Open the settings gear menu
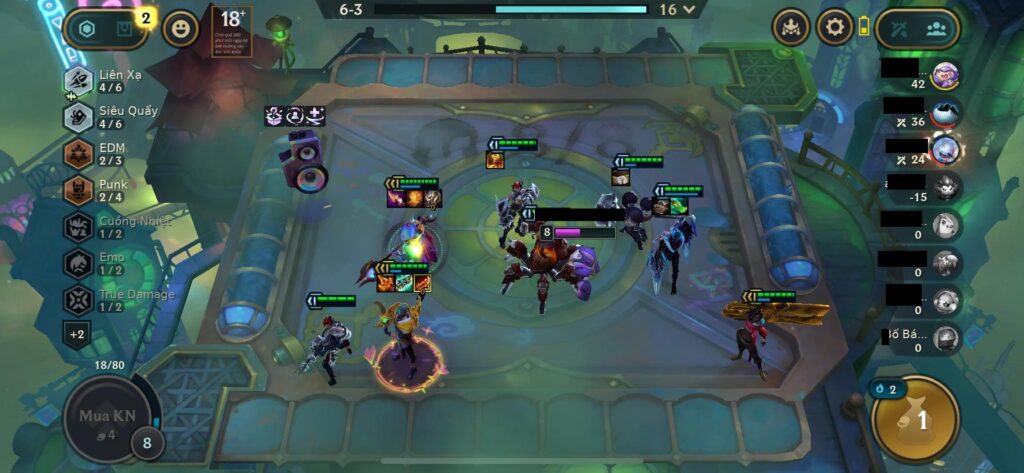The height and width of the screenshot is (473, 1024). (834, 27)
